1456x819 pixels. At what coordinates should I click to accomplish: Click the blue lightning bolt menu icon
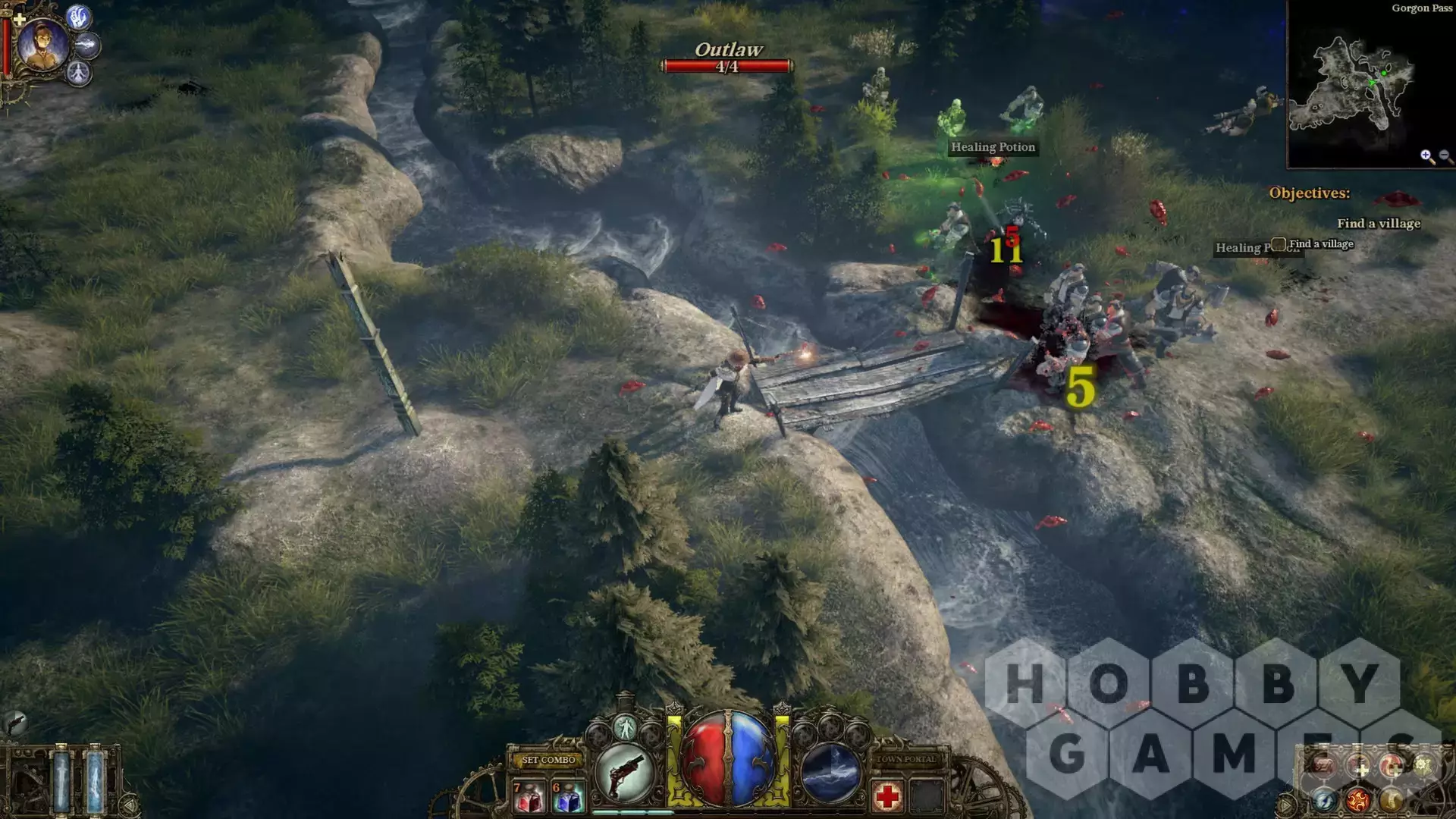(1325, 799)
